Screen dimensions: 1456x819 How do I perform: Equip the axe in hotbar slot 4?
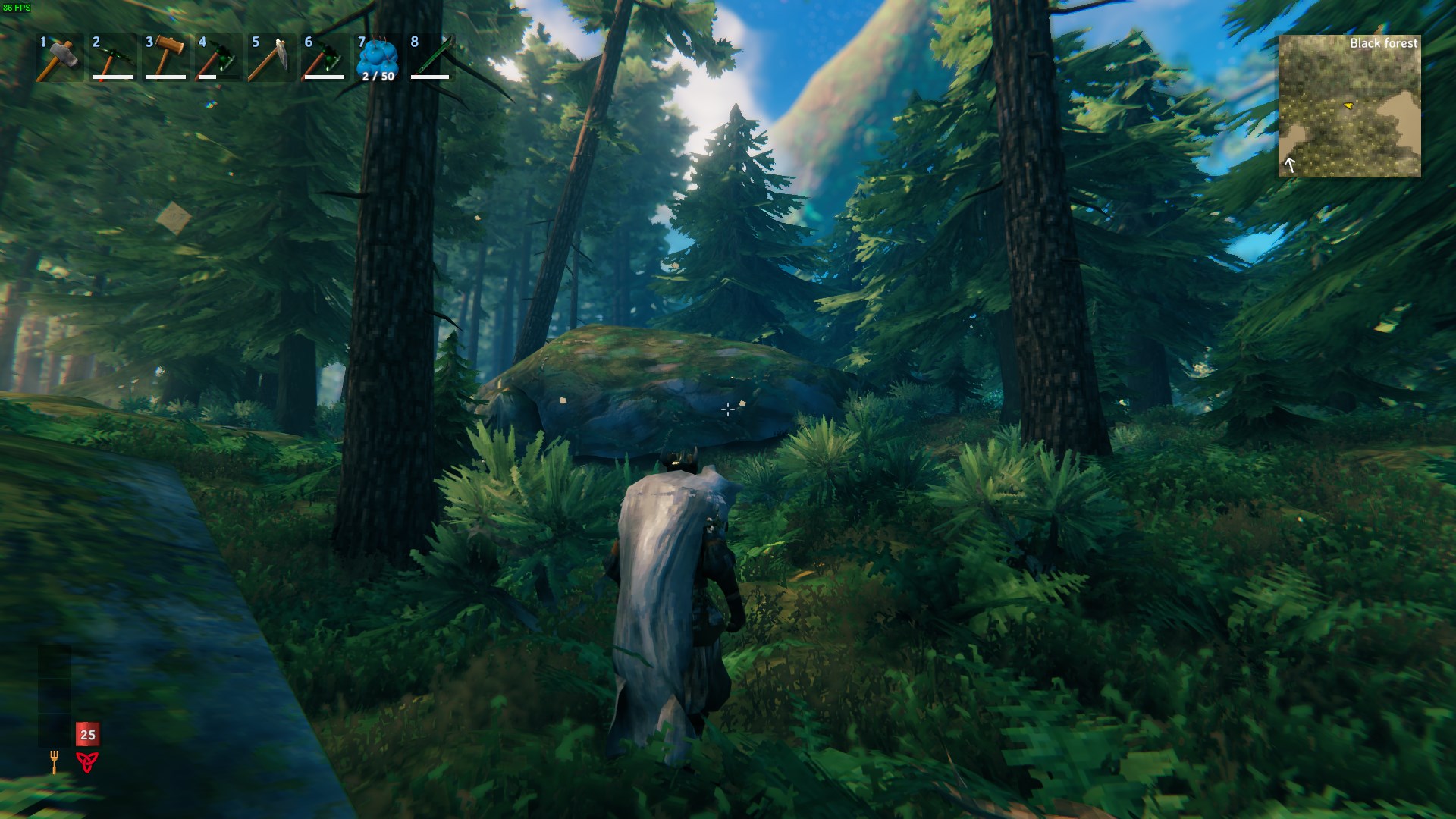(x=218, y=58)
